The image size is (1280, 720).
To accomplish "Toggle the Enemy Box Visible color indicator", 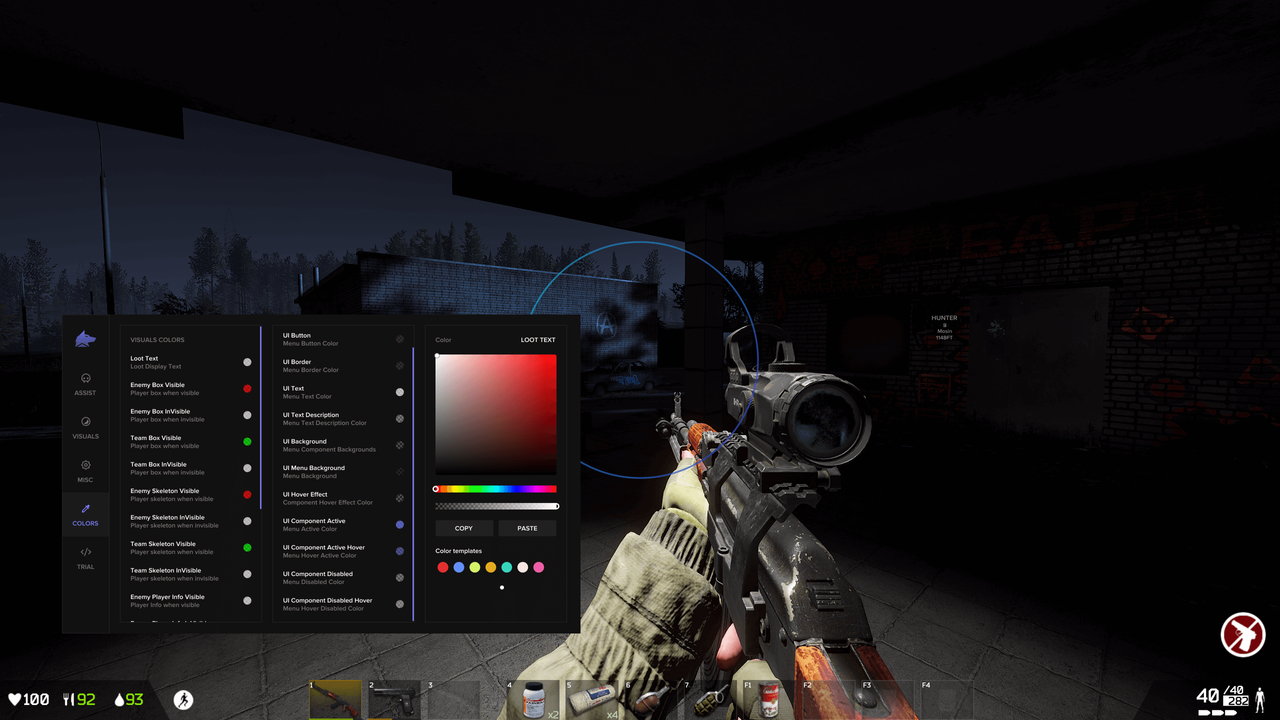I will [247, 388].
